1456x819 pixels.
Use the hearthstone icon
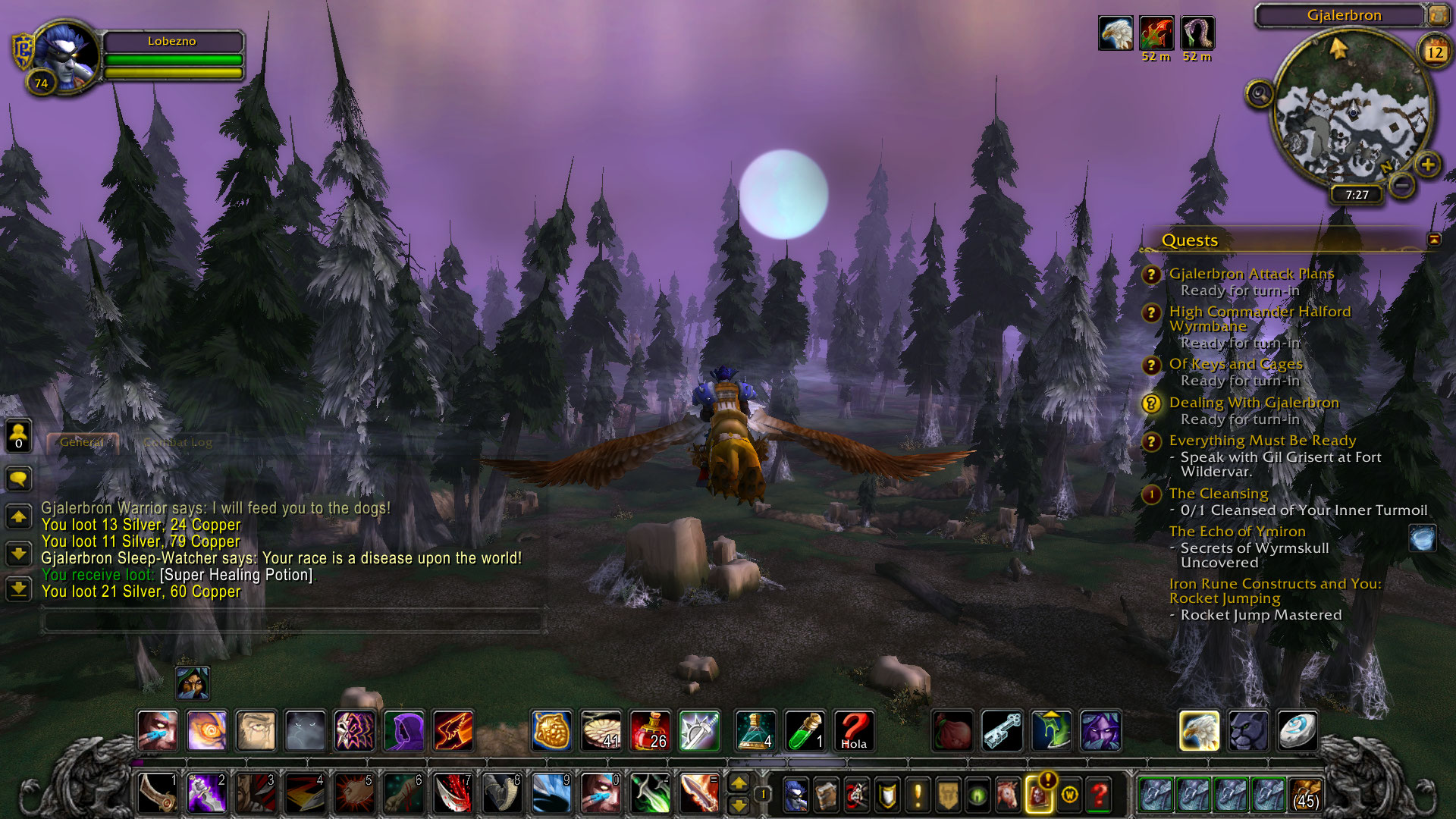[x=1297, y=731]
